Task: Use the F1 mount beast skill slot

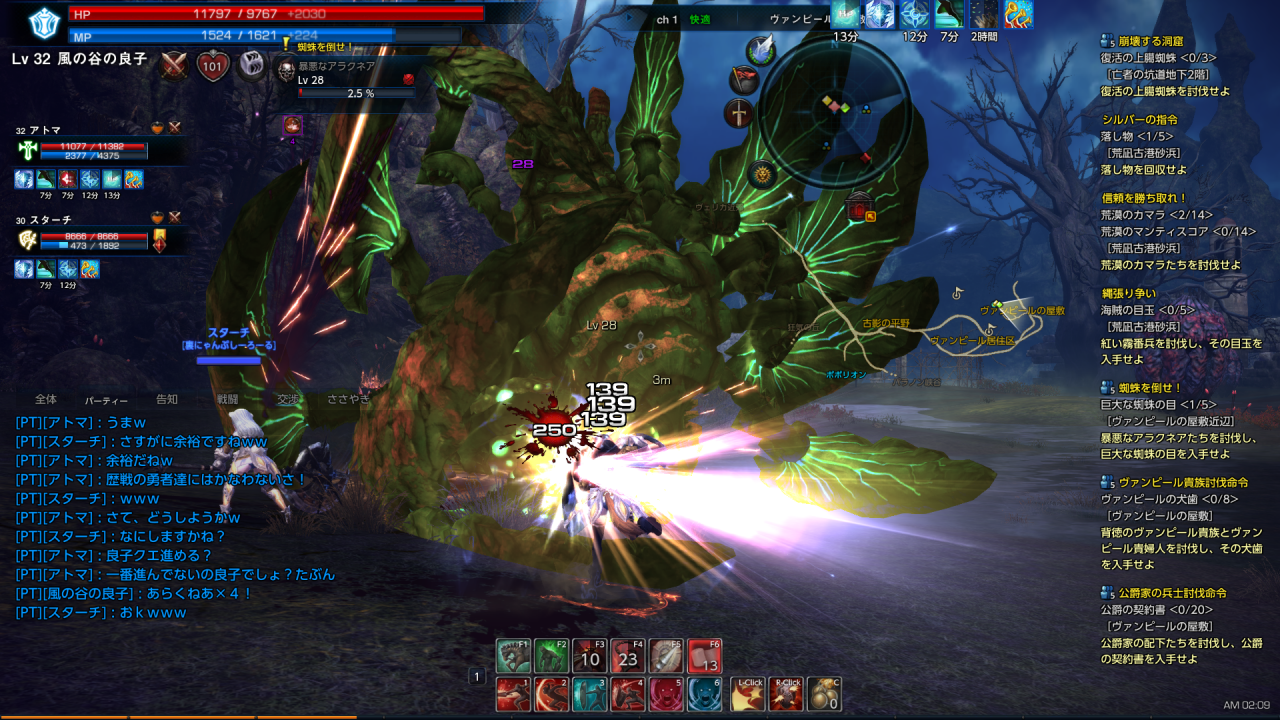Action: pos(513,656)
